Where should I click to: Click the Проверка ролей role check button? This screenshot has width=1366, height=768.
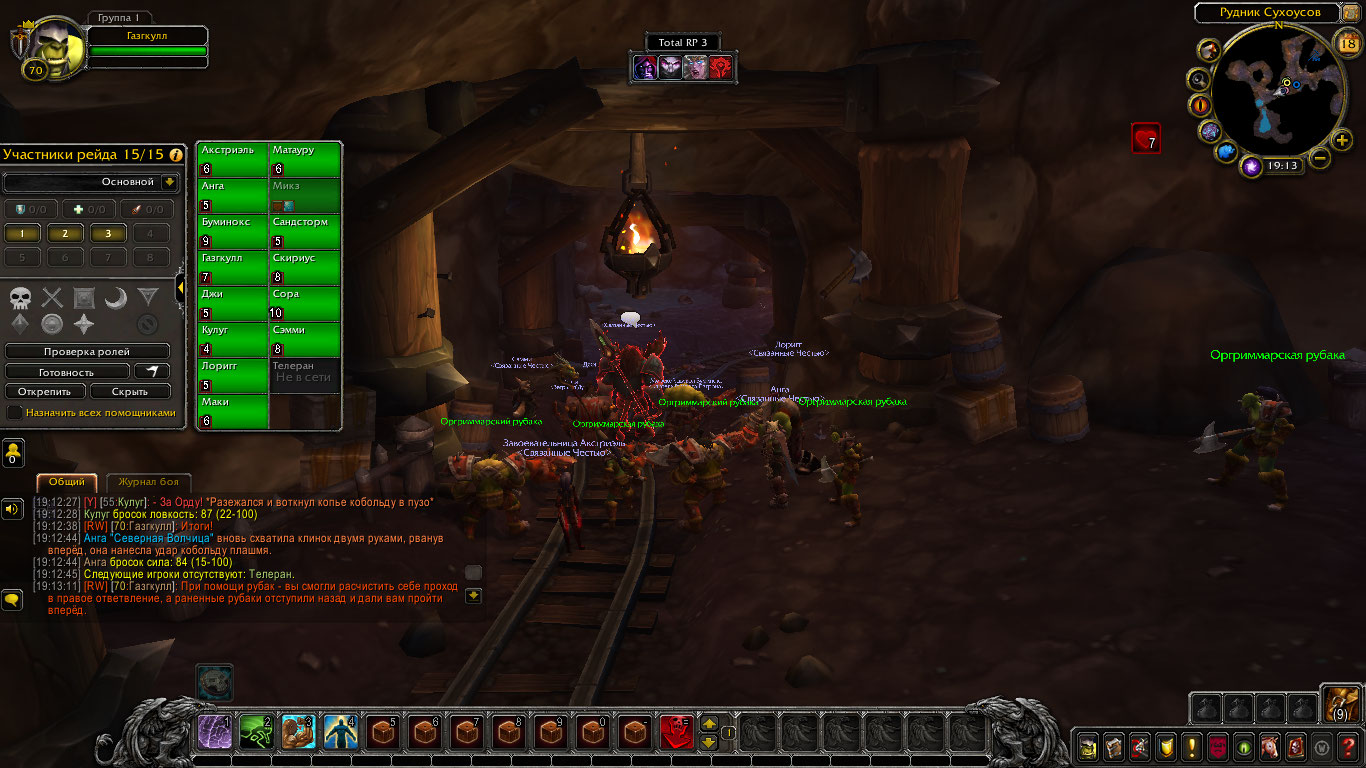[87, 352]
